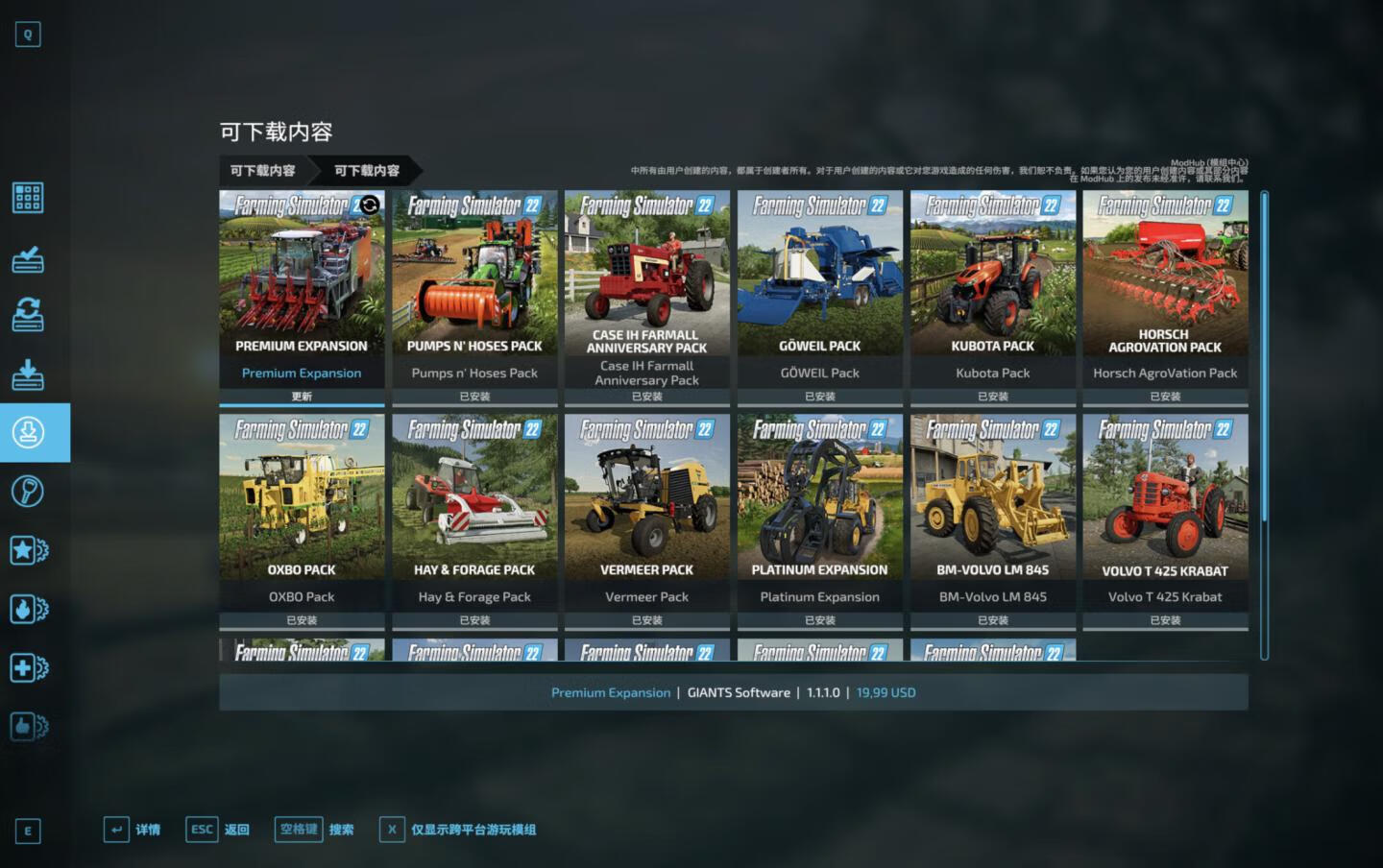Toggle the 仅显示跨平台游玩模组 filter
1383x868 pixels.
(458, 830)
